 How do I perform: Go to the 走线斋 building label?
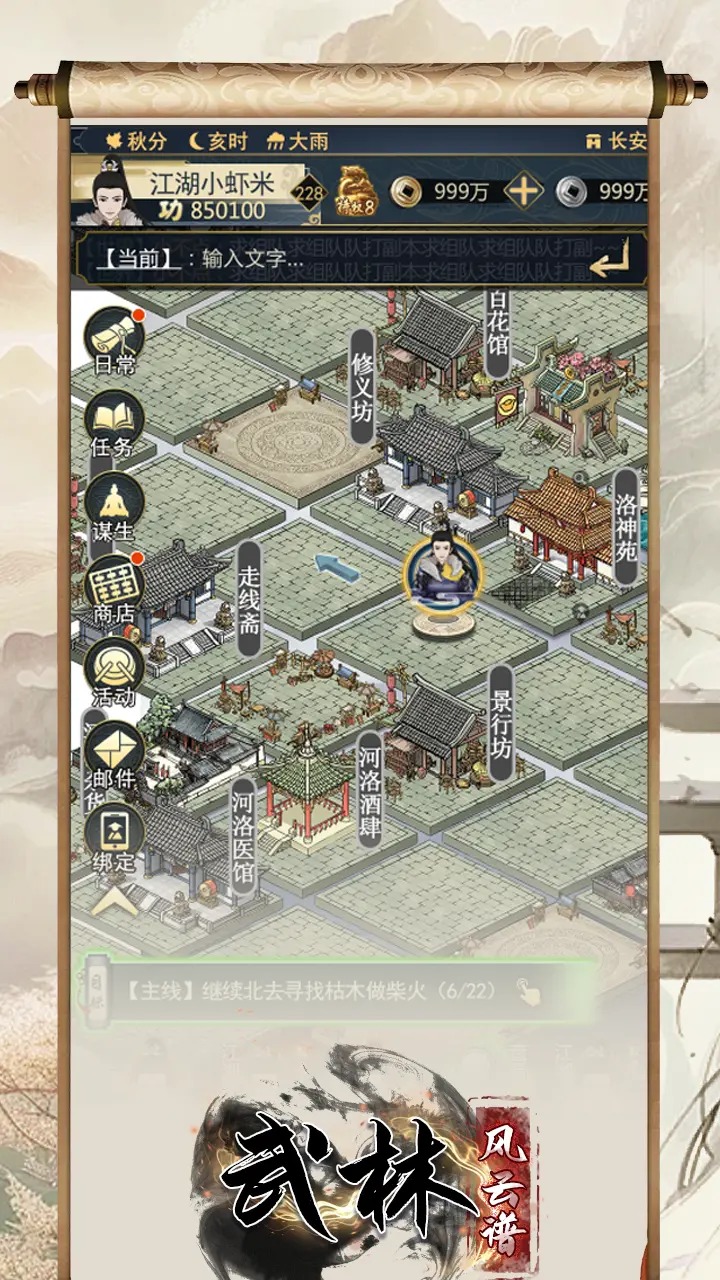[249, 598]
